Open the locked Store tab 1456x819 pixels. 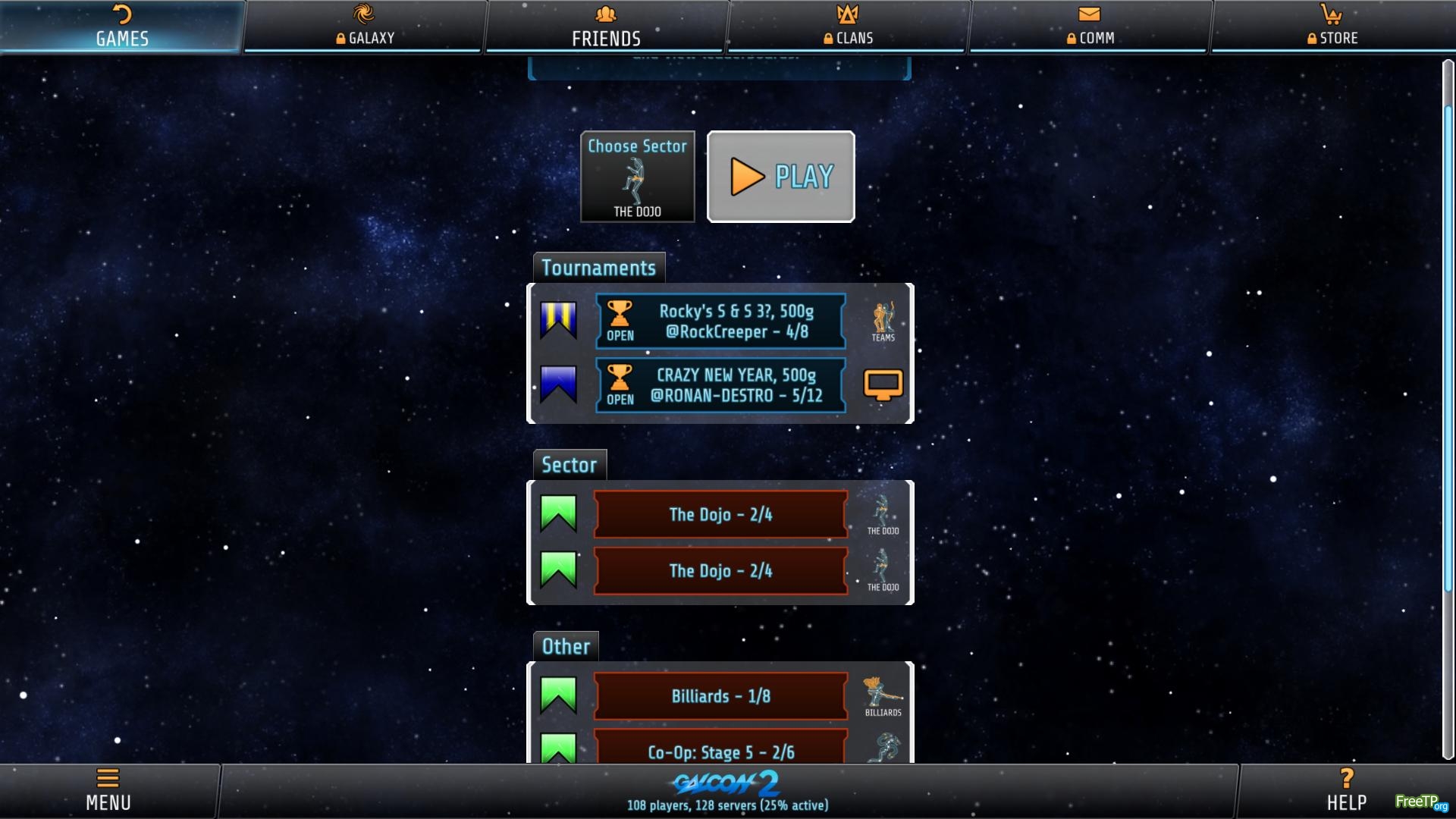[1332, 27]
